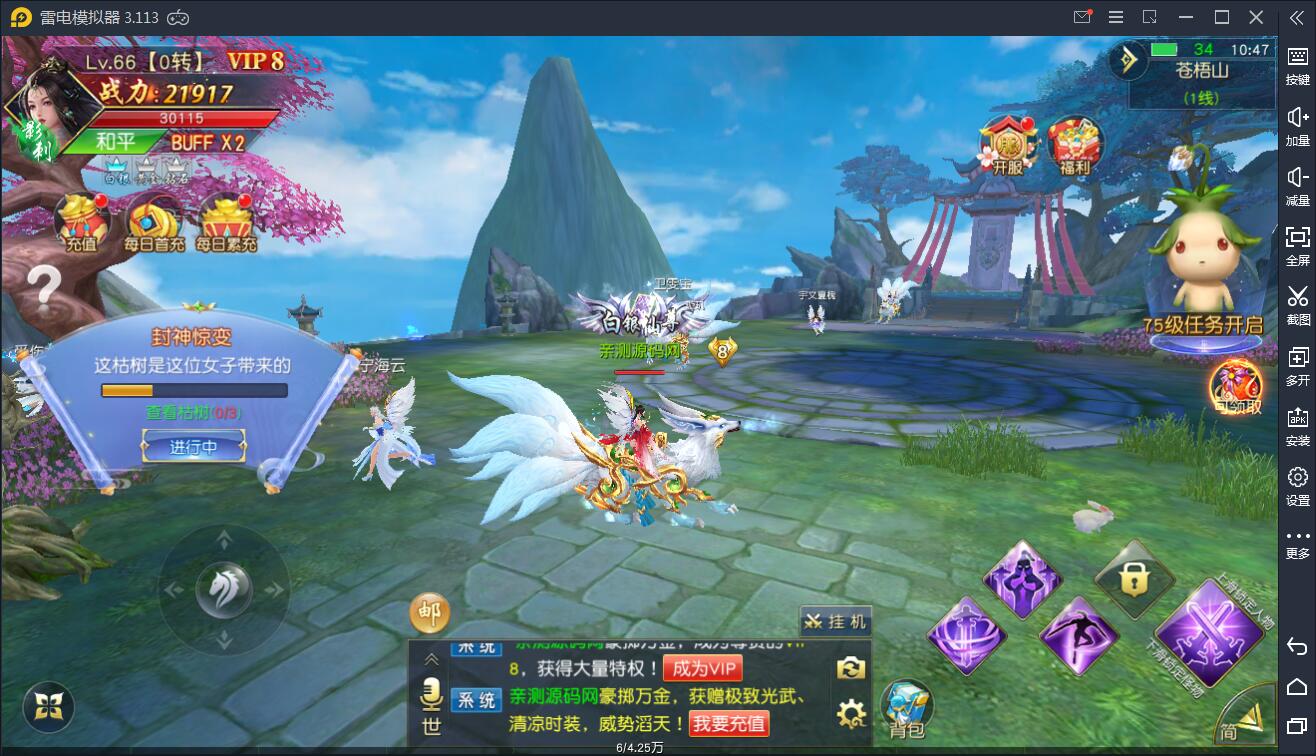Claim the 可领取 reward icon
The width and height of the screenshot is (1316, 756).
pyautogui.click(x=1237, y=388)
